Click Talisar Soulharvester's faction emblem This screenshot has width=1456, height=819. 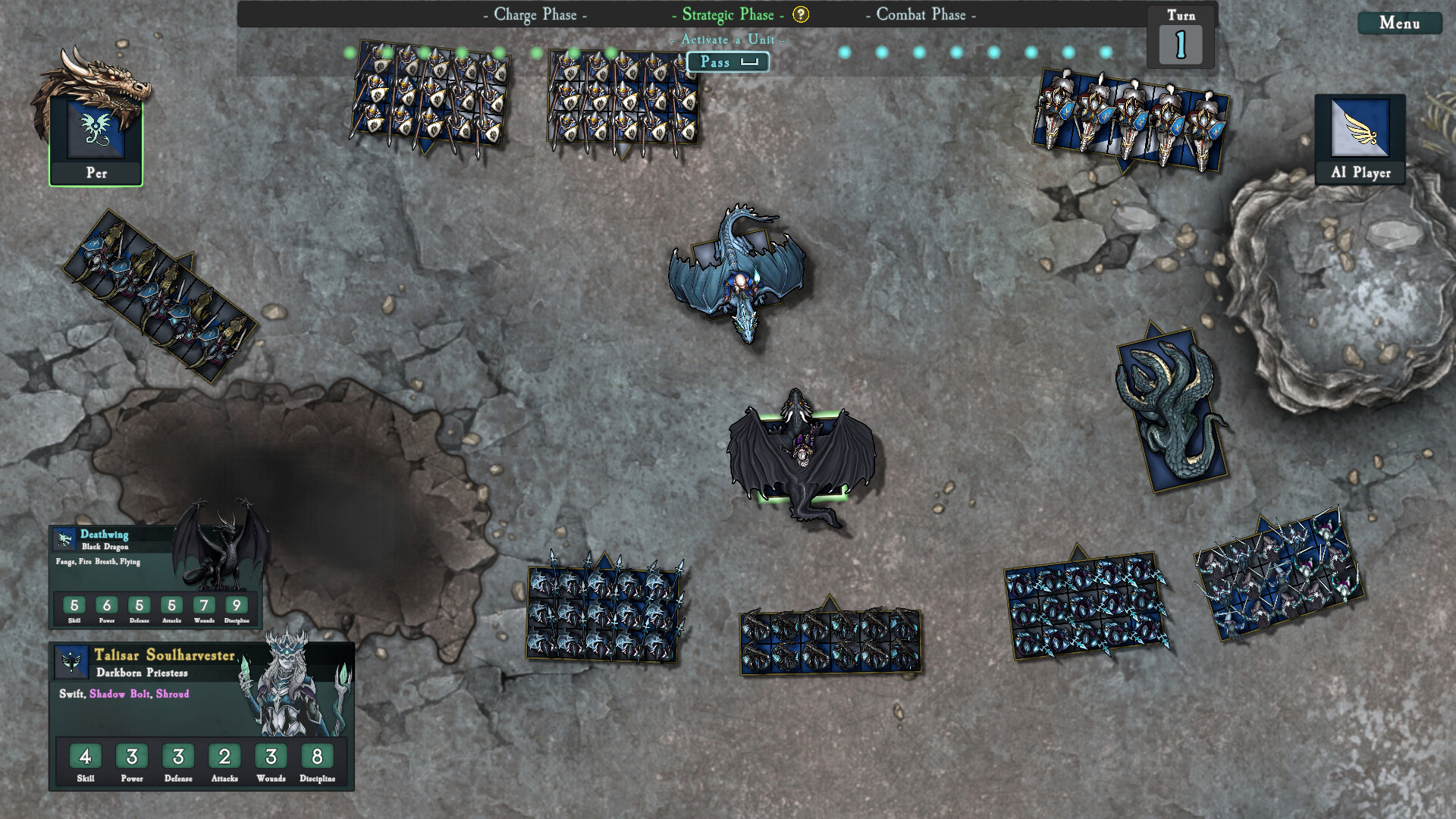pos(72,661)
